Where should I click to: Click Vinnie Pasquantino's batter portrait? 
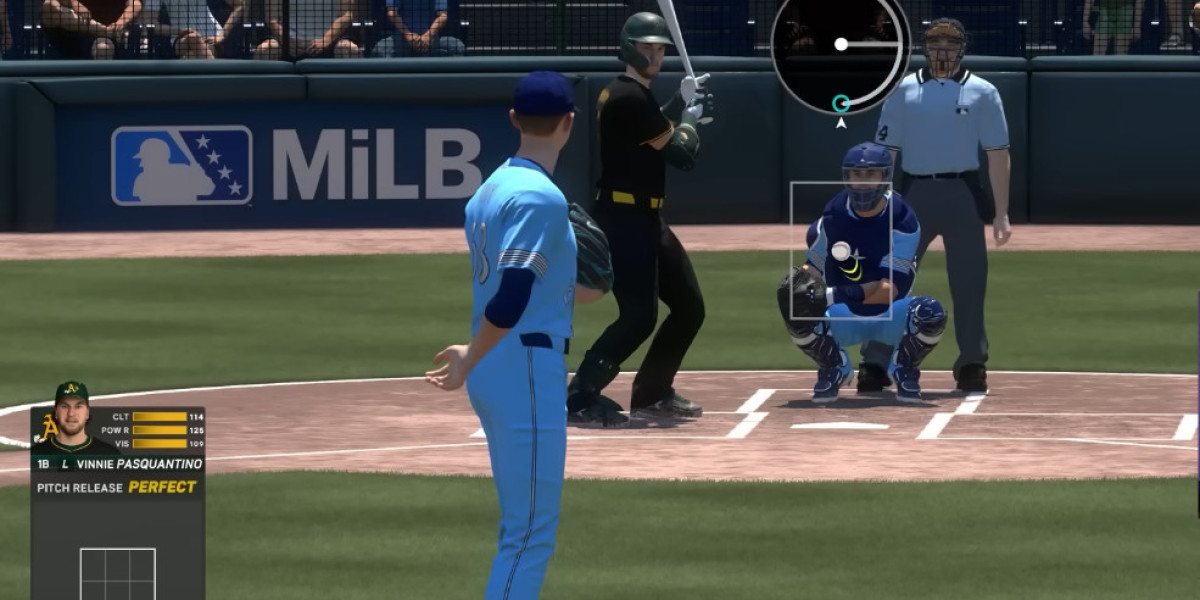[x=70, y=418]
